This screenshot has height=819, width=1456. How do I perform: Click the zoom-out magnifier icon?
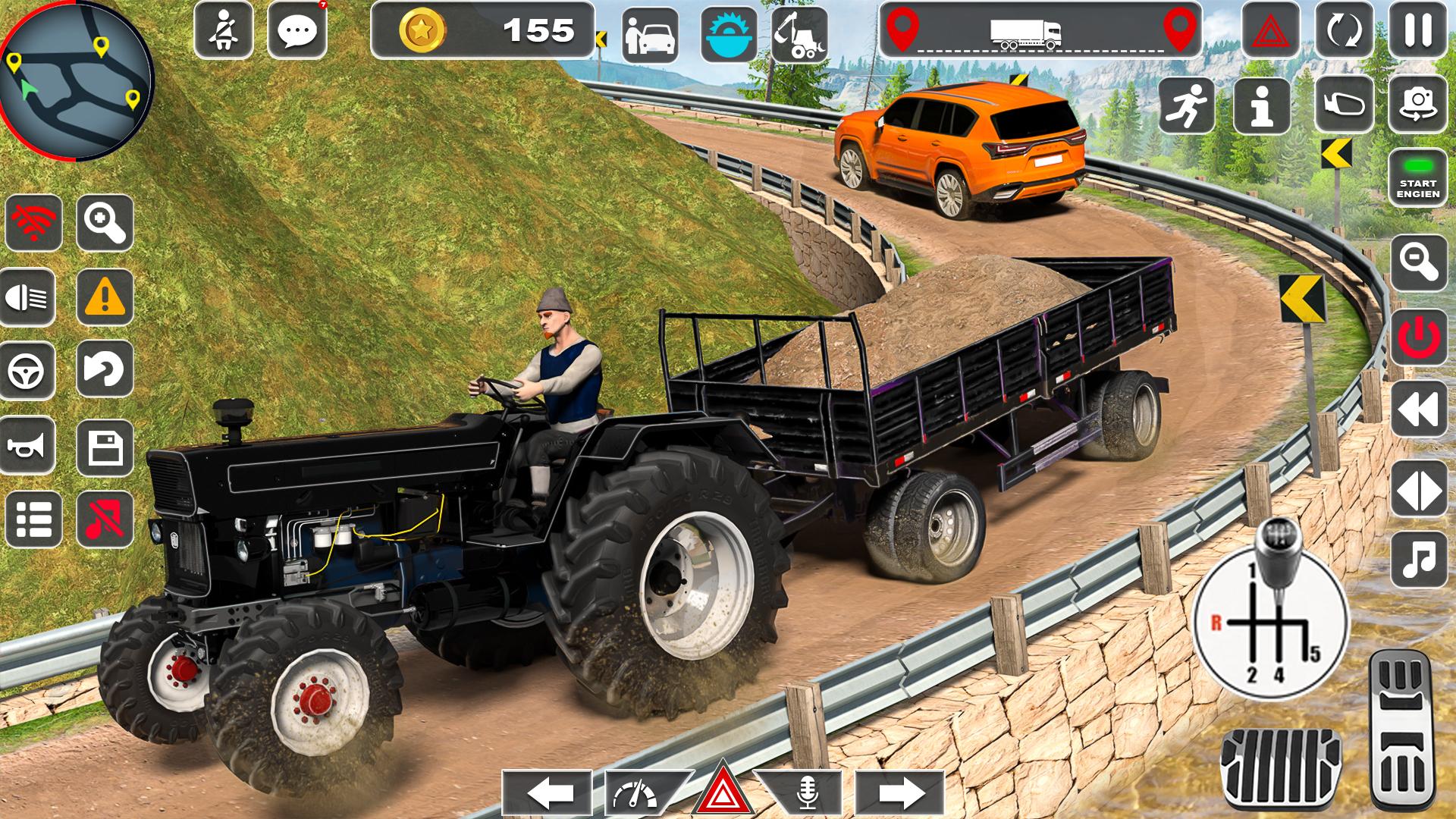pos(1418,262)
